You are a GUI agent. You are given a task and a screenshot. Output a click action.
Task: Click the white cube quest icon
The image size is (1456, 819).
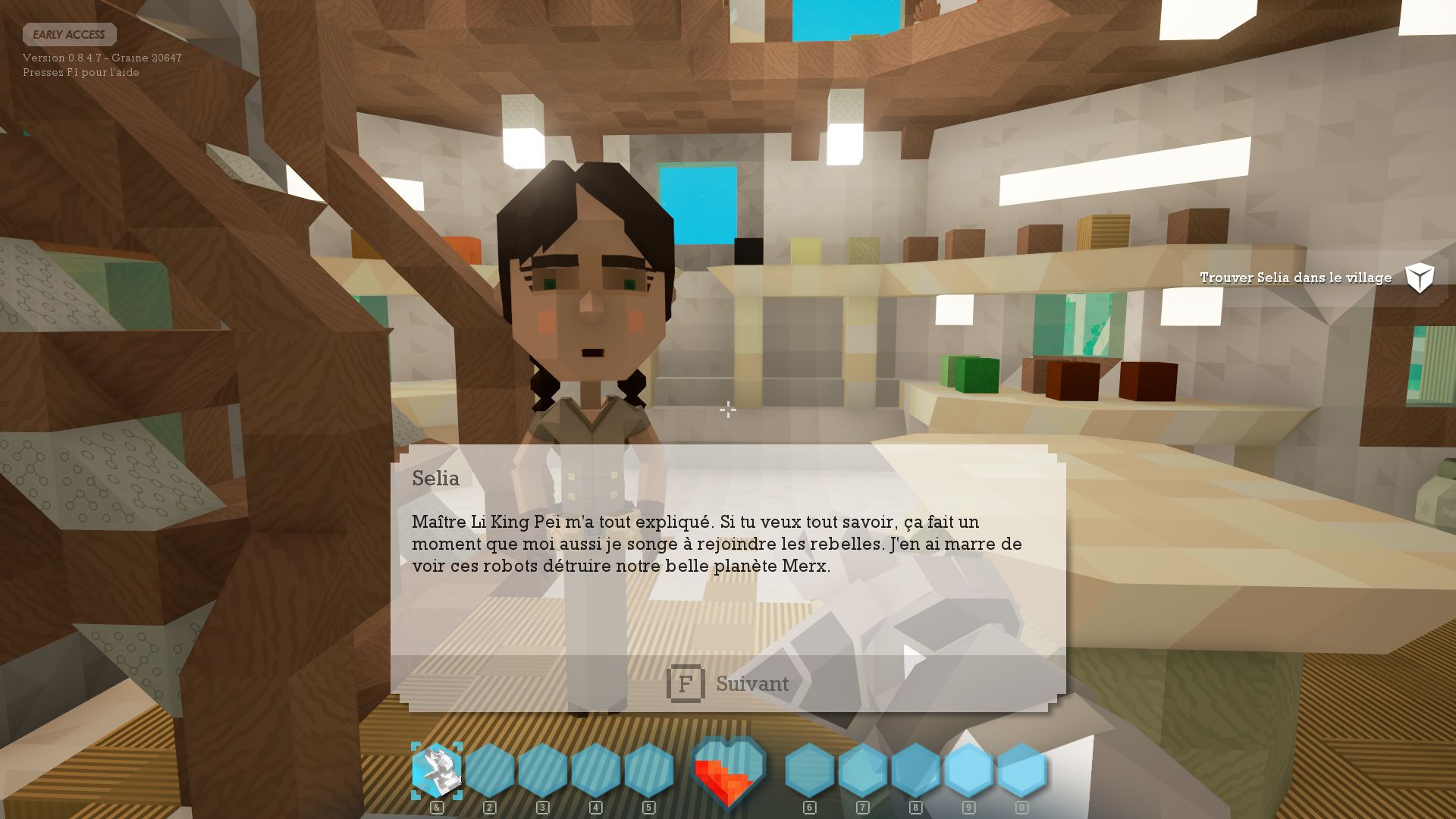point(1420,278)
